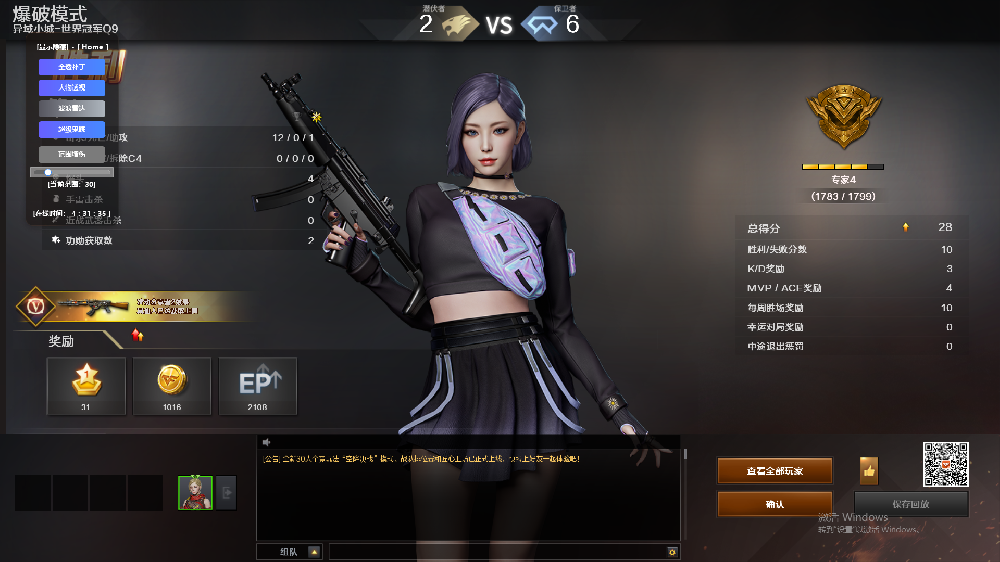The width and height of the screenshot is (1000, 562).
Task: Click the 查看全部玩家 (view all players) button
Action: pos(774,470)
